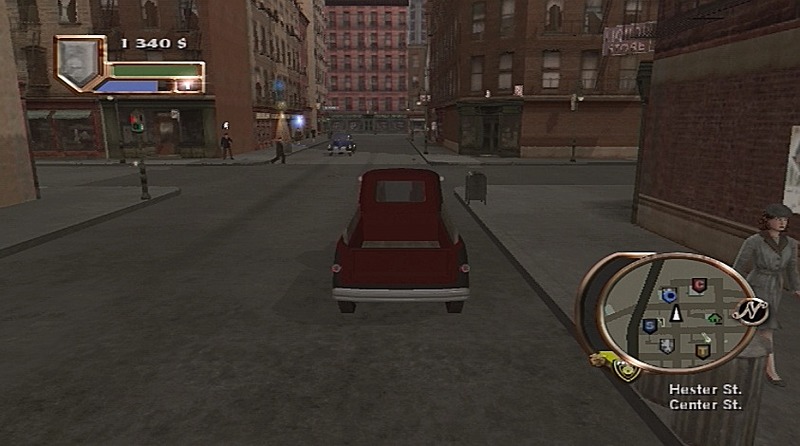Select the red C marker on minimap
This screenshot has width=800, height=446.
(x=698, y=286)
